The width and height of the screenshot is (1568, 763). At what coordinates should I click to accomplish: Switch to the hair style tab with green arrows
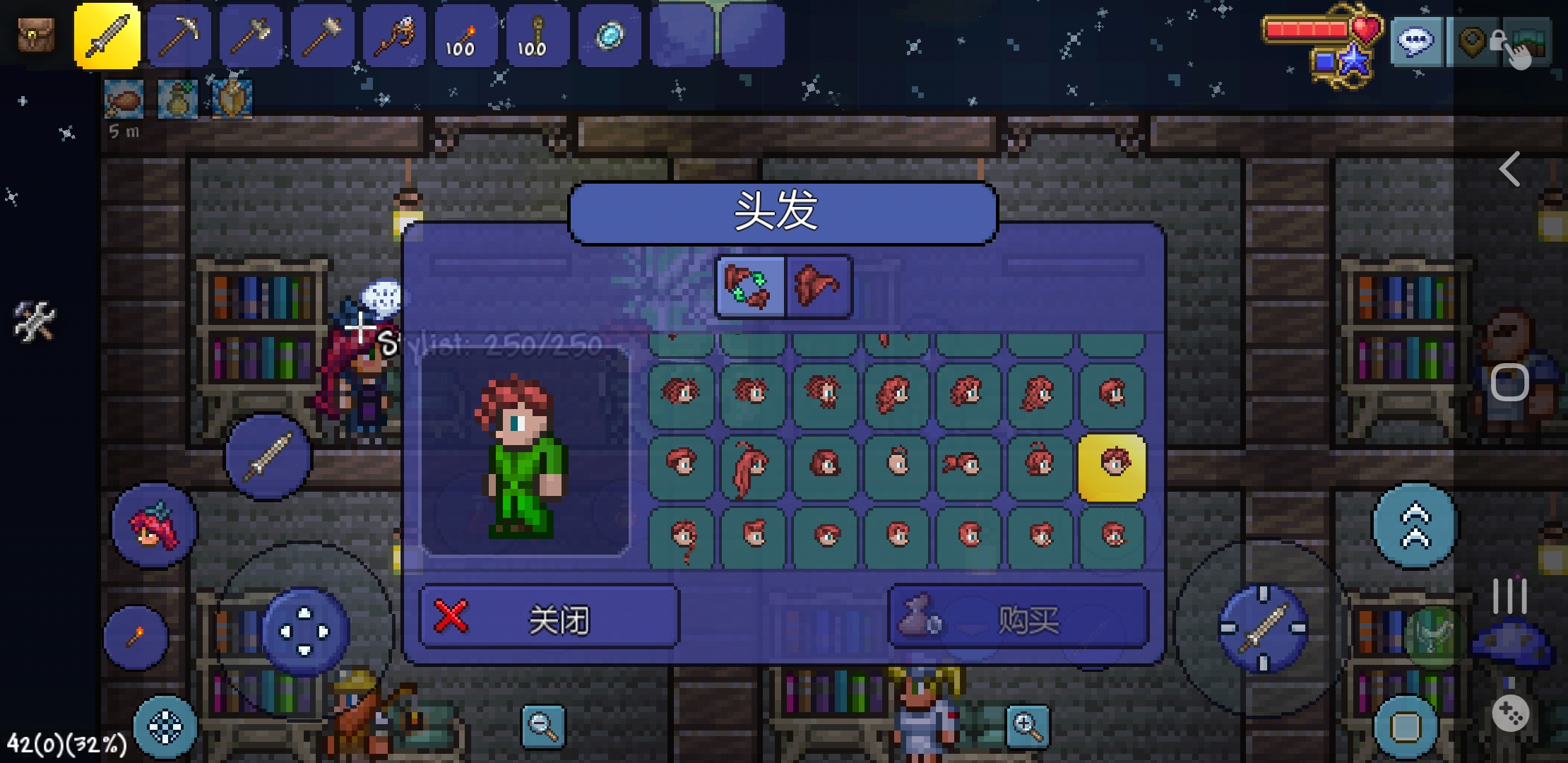click(749, 288)
